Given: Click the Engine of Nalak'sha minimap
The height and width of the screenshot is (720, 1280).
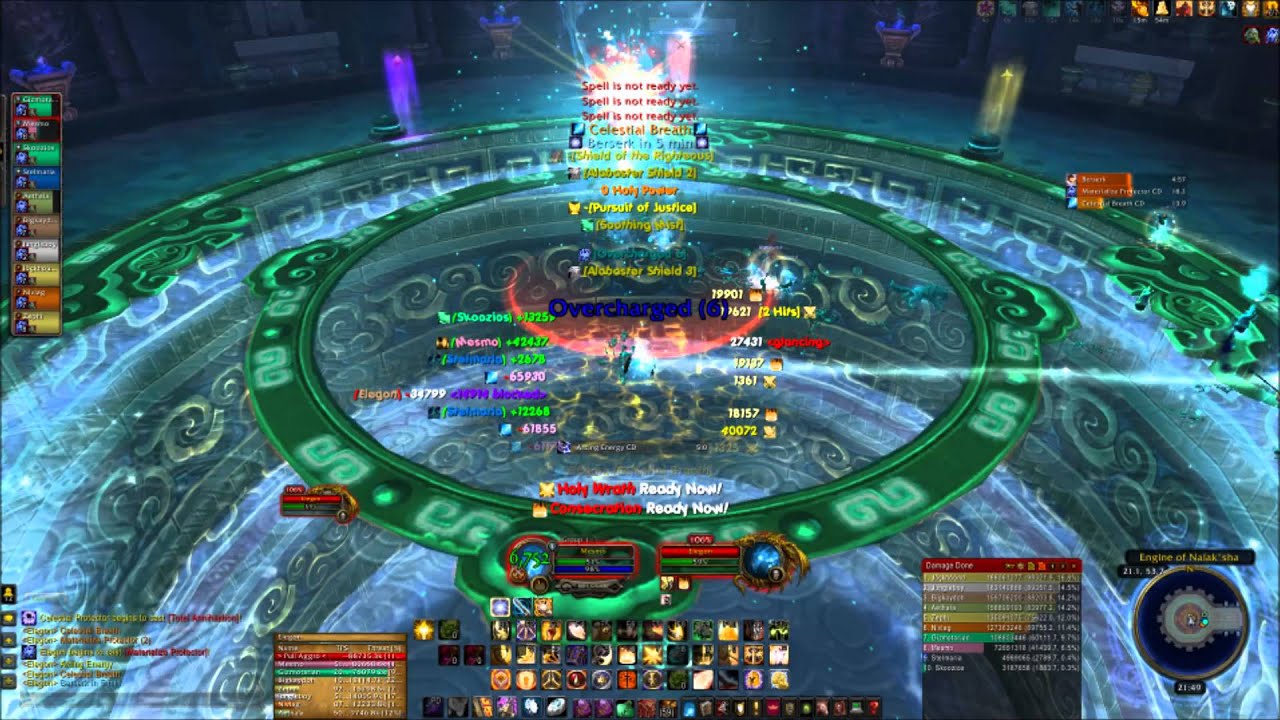Looking at the screenshot, I should click(x=1190, y=622).
